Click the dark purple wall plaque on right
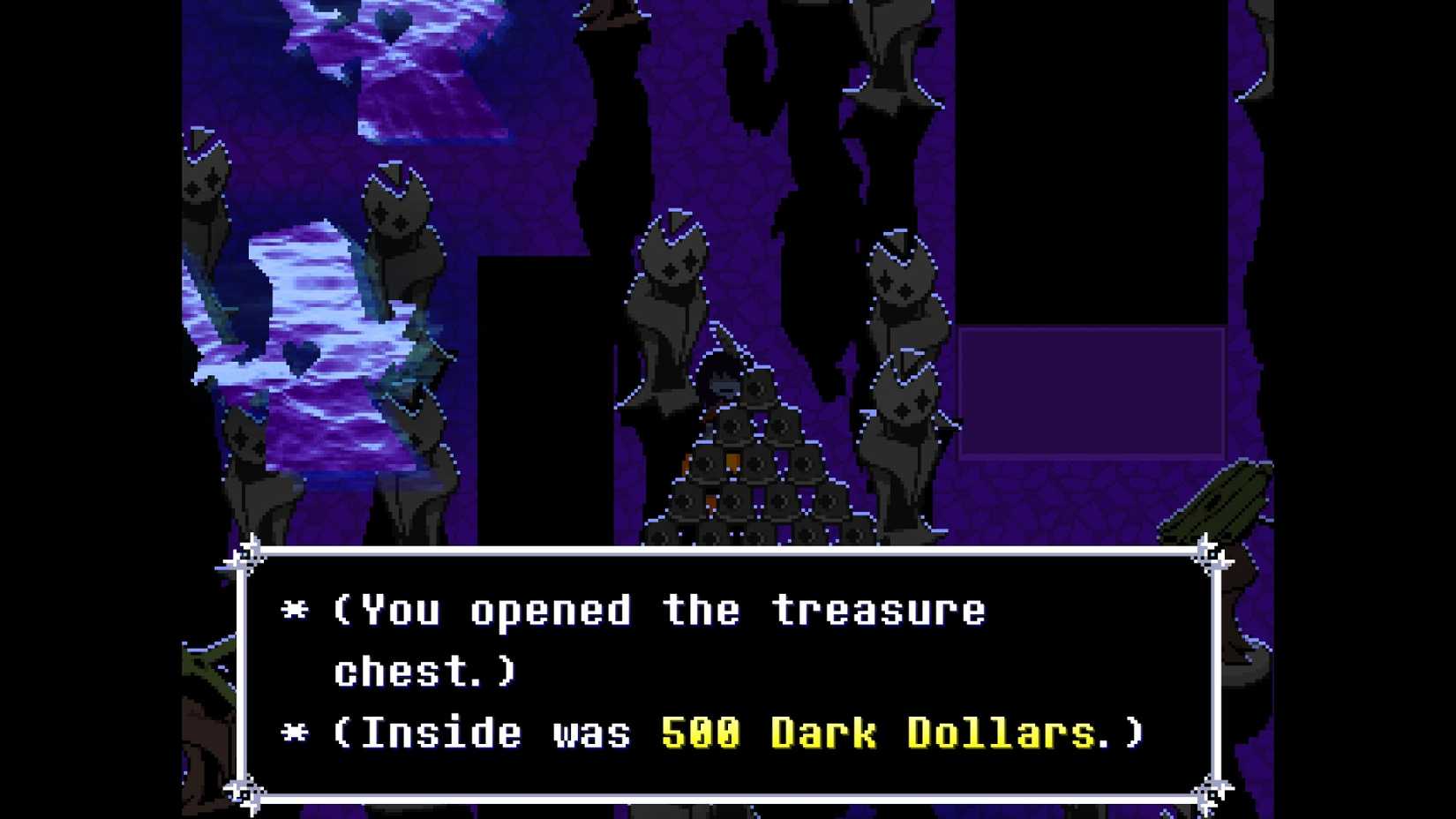This screenshot has width=1456, height=819. (1090, 393)
